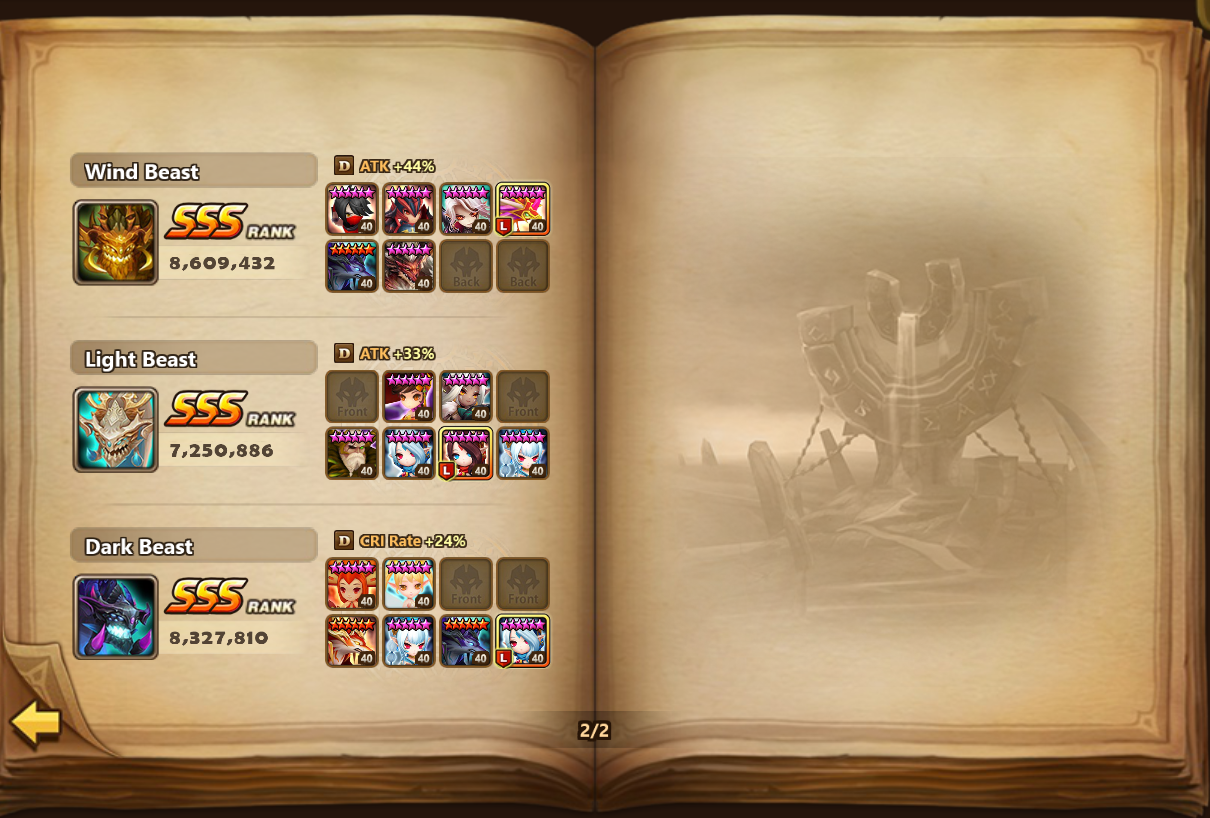1210x818 pixels.
Task: Pick the red dragon in Wind Beast team
Action: pos(409,266)
